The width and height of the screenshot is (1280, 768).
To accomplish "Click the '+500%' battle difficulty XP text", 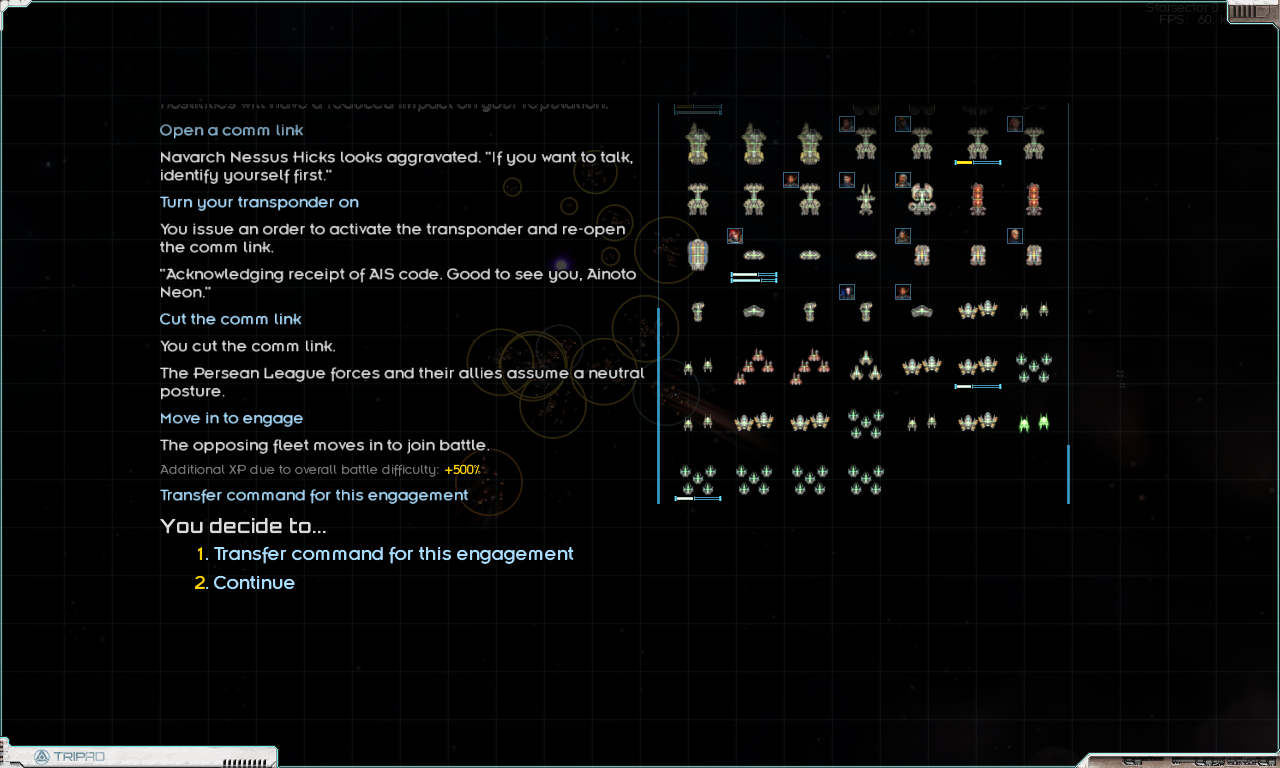I will click(x=461, y=469).
